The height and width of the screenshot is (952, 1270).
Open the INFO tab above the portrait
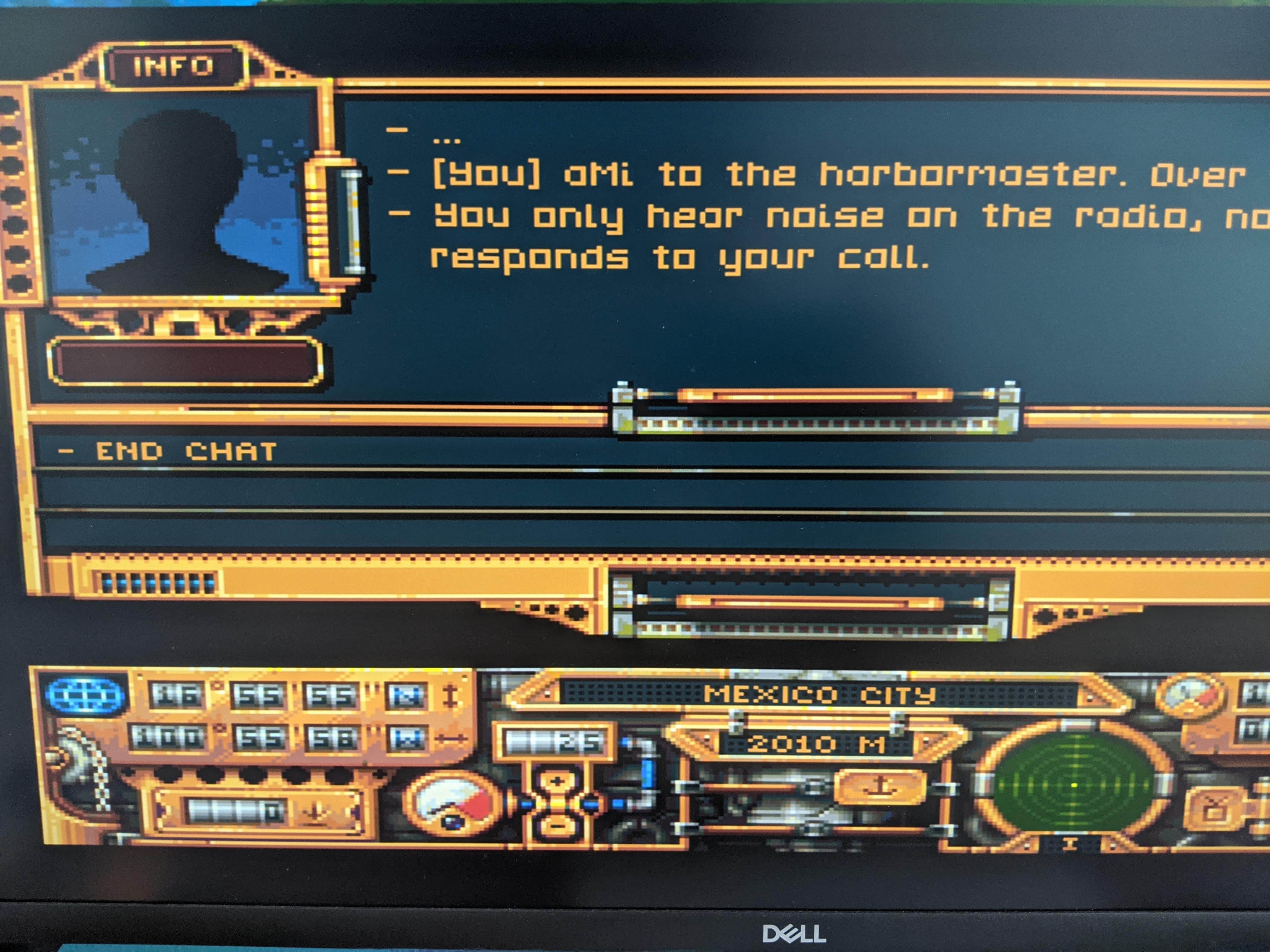click(174, 66)
